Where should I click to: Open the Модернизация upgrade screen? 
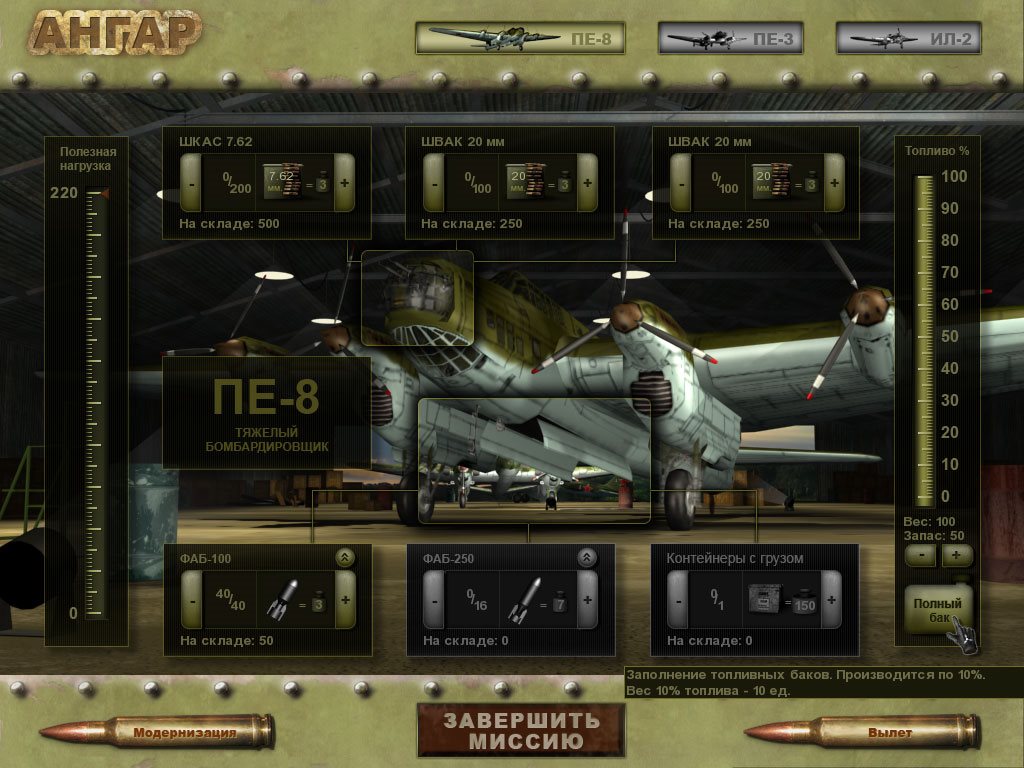coord(184,732)
